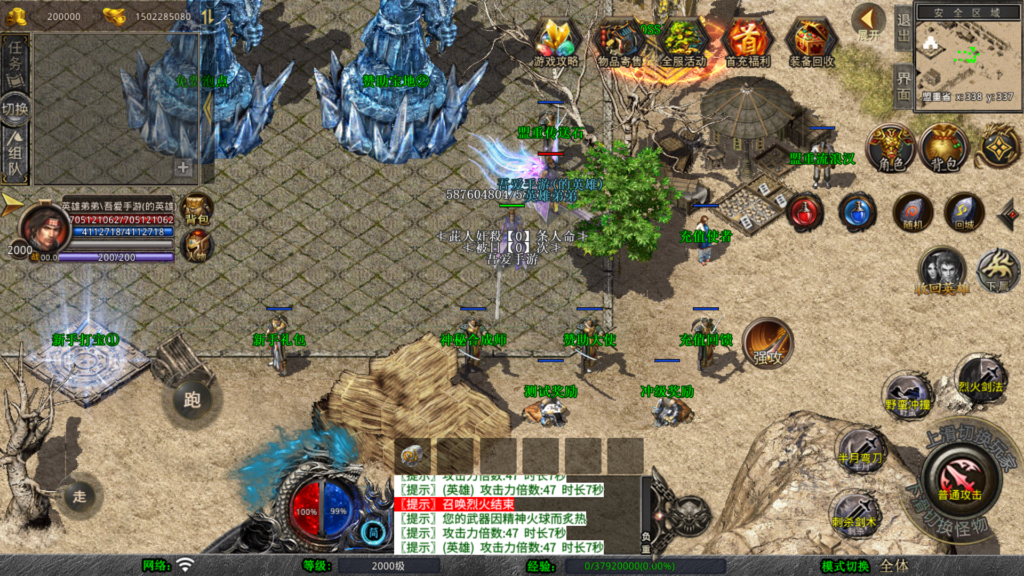Activate the 野蛮冲撞 charge skill

[908, 395]
